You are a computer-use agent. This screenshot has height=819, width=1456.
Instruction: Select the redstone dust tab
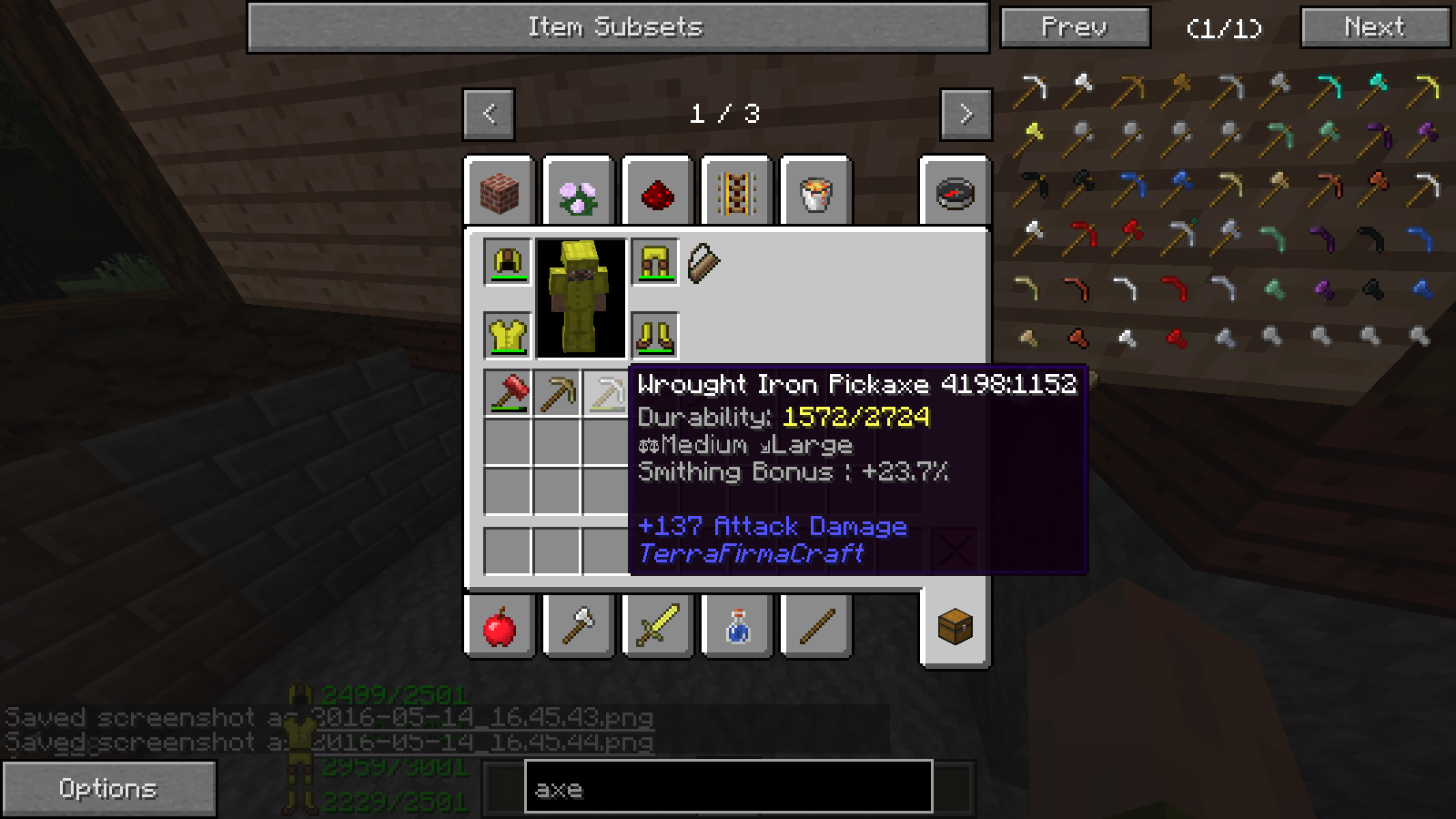[657, 193]
